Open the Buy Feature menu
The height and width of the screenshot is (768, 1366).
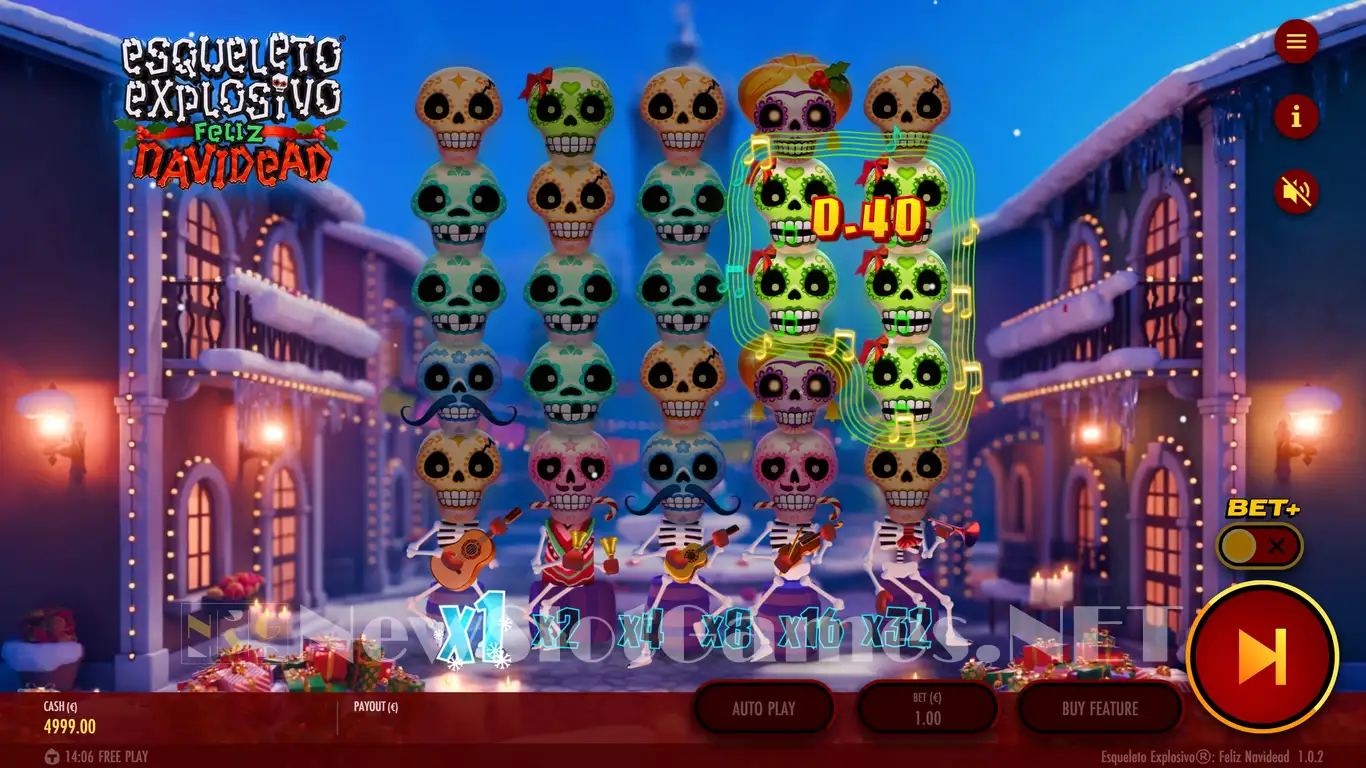point(1099,709)
